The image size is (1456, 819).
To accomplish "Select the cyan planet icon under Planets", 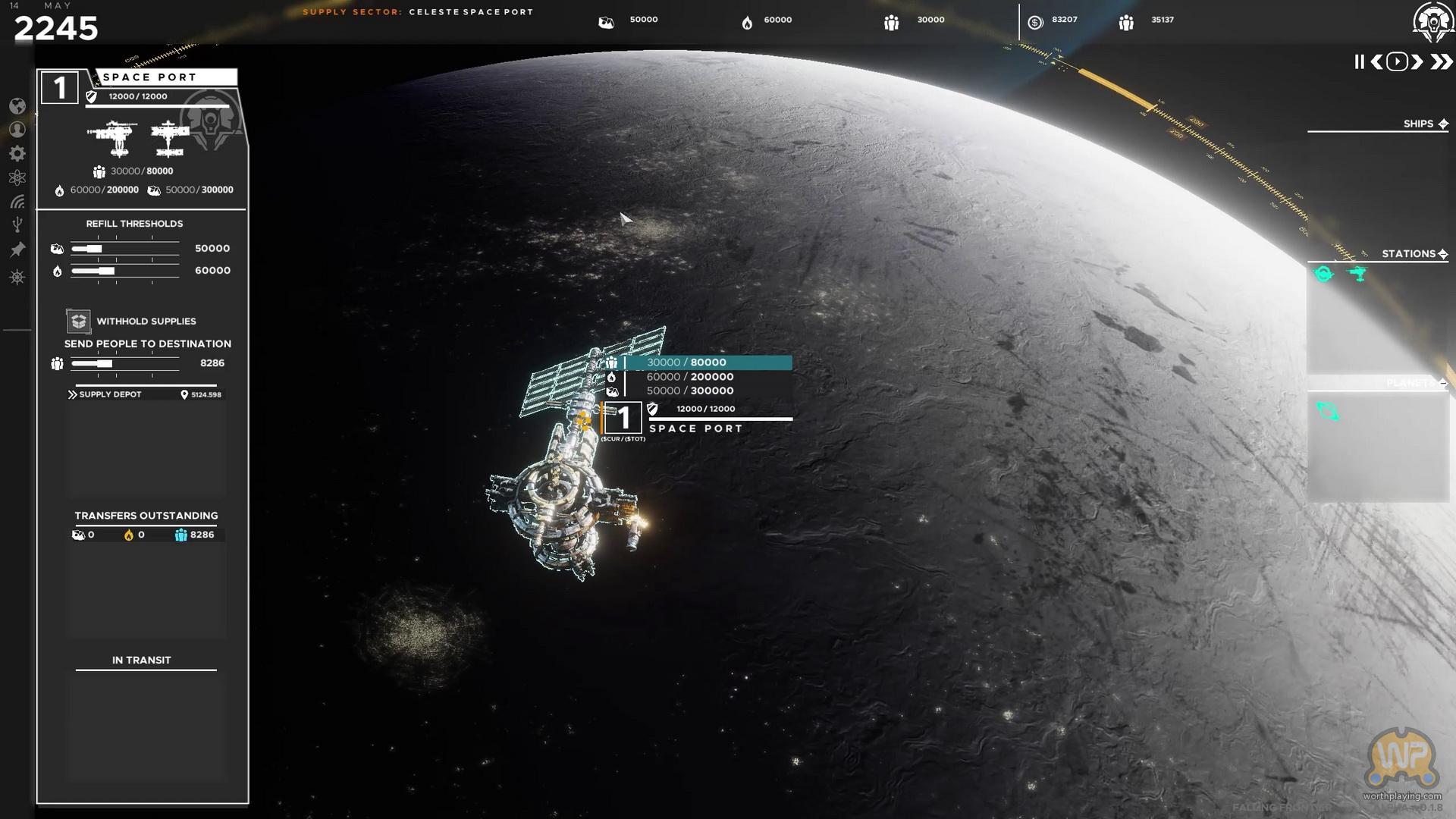I will pos(1328,412).
